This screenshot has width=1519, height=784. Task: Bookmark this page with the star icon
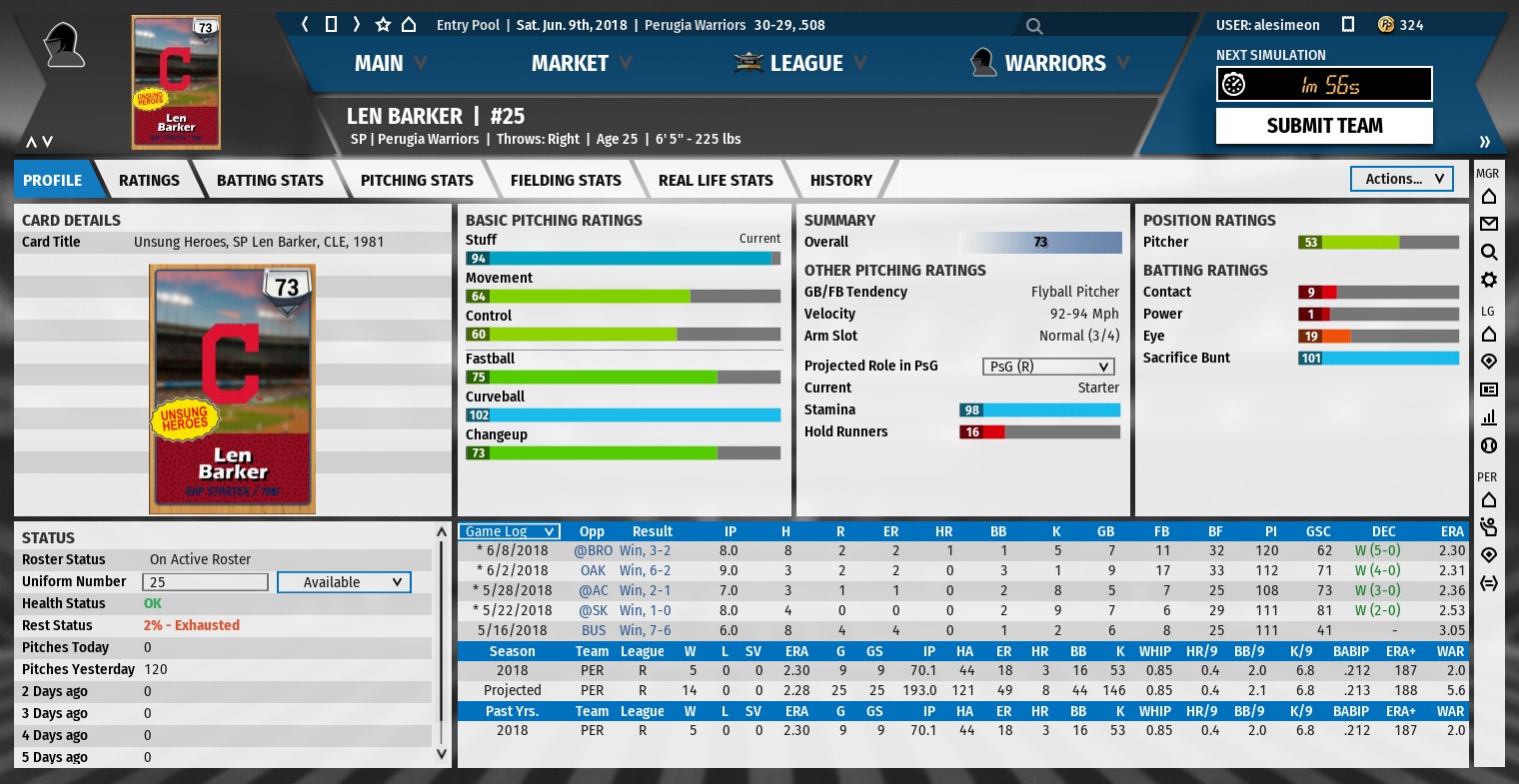tap(383, 25)
